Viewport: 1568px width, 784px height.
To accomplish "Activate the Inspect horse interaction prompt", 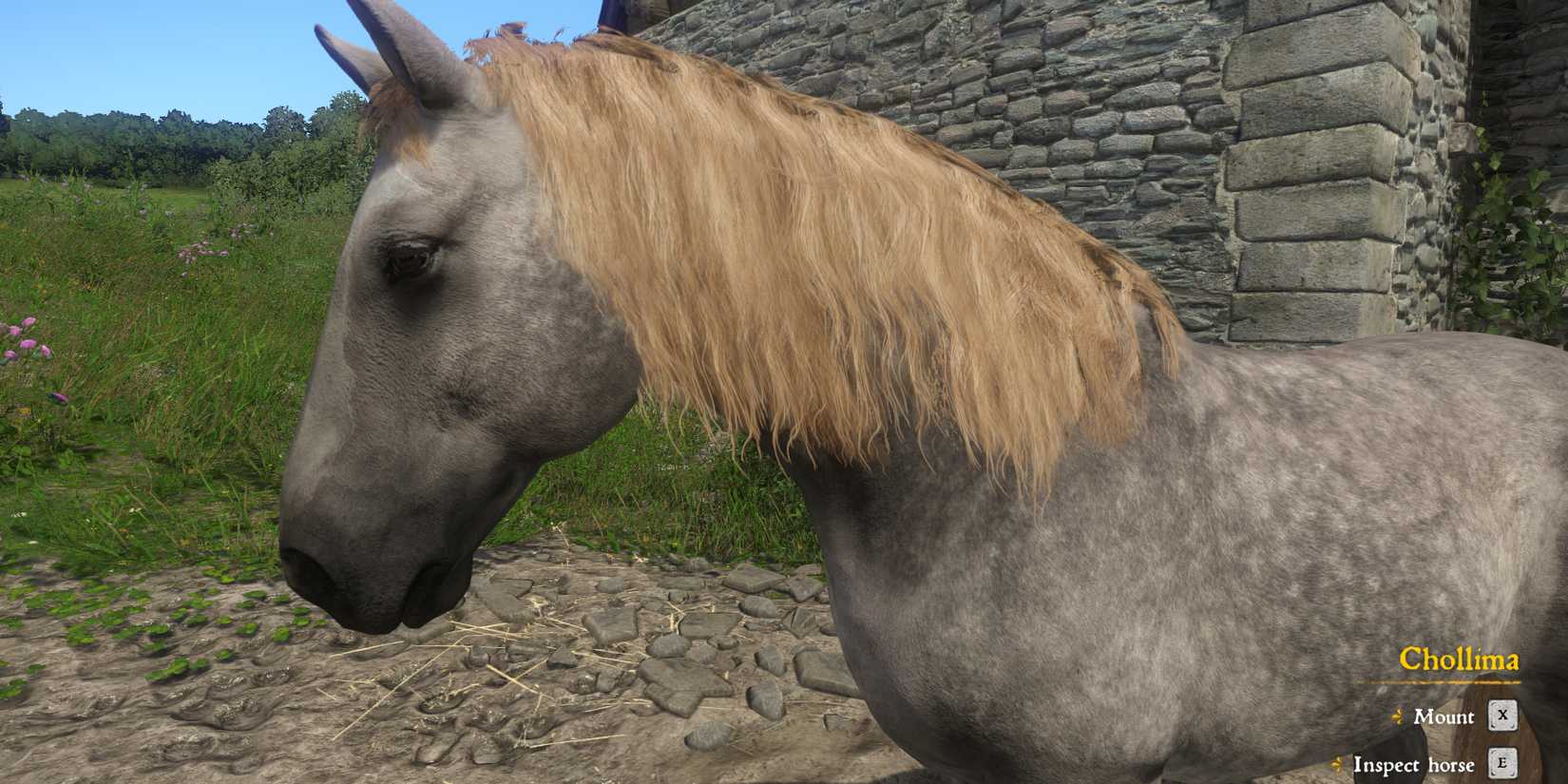I will pos(1416,765).
